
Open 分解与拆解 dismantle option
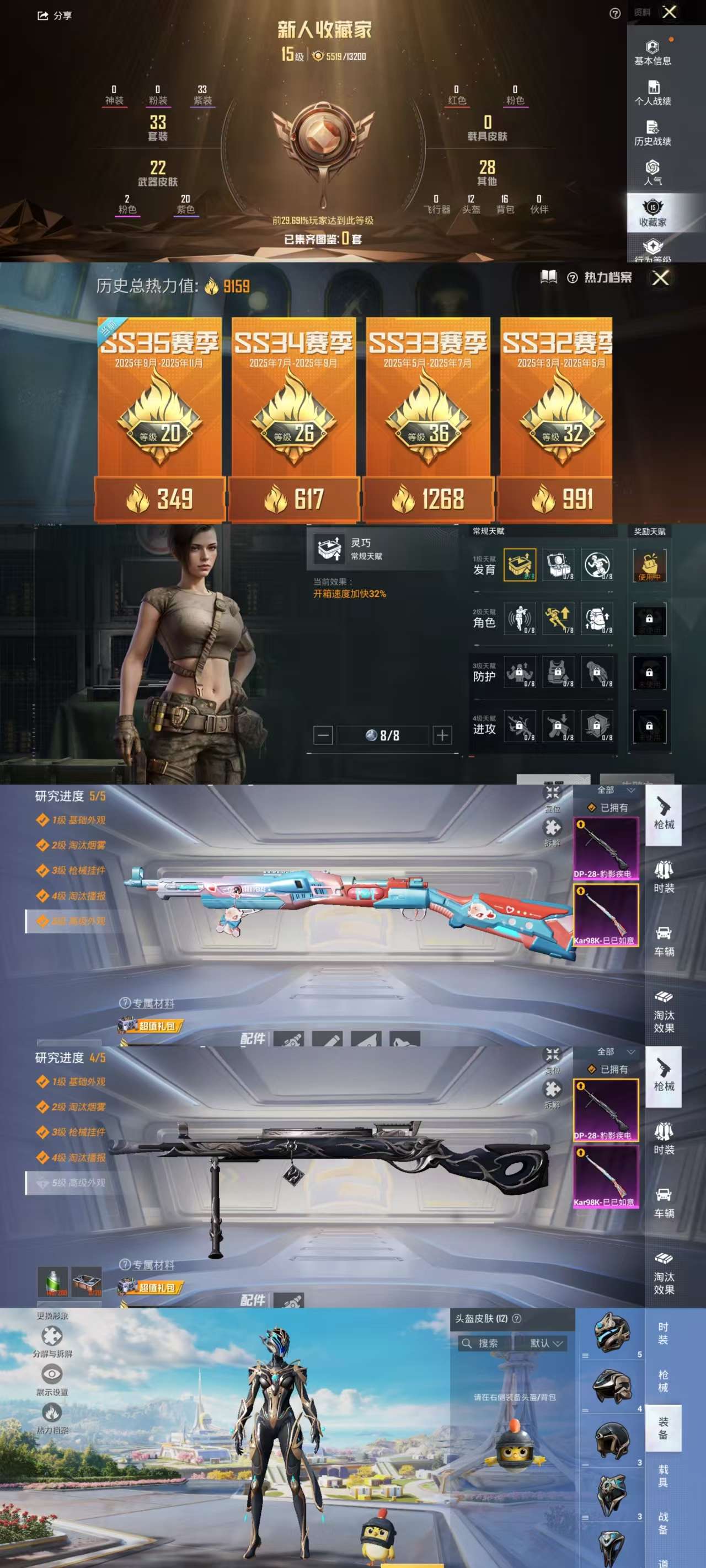pos(52,1341)
